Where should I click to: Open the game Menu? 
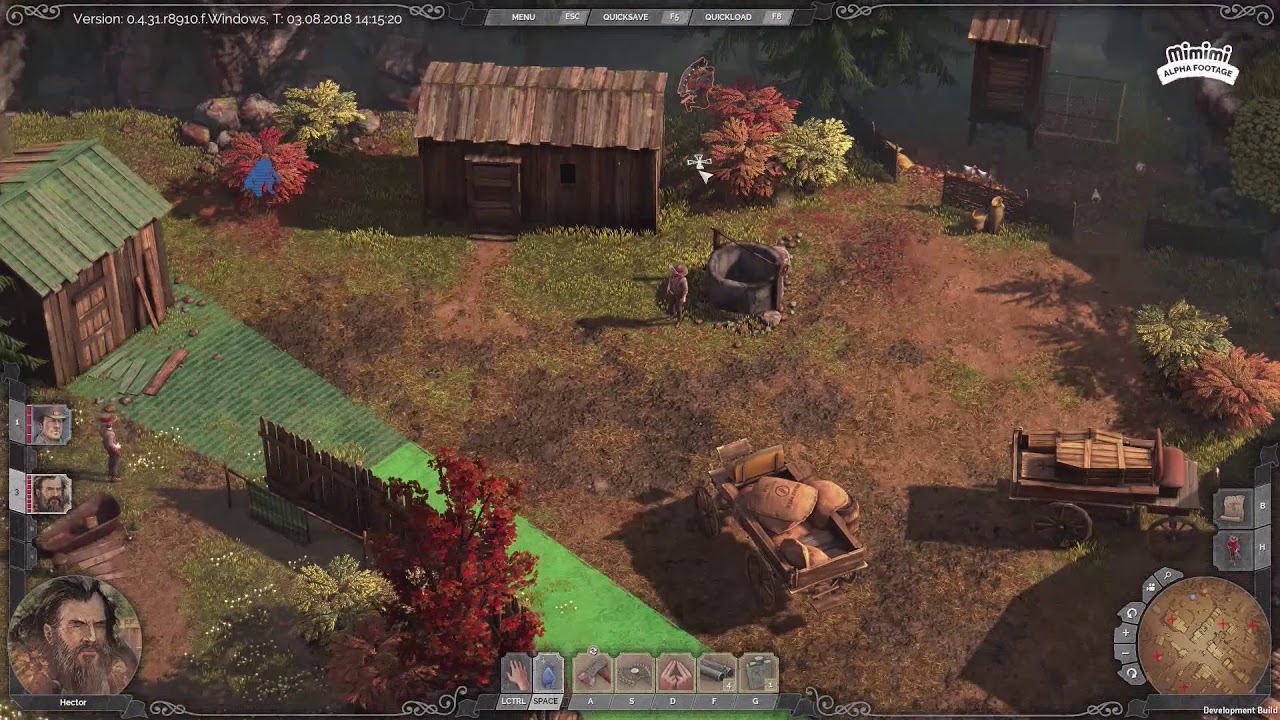[x=523, y=17]
